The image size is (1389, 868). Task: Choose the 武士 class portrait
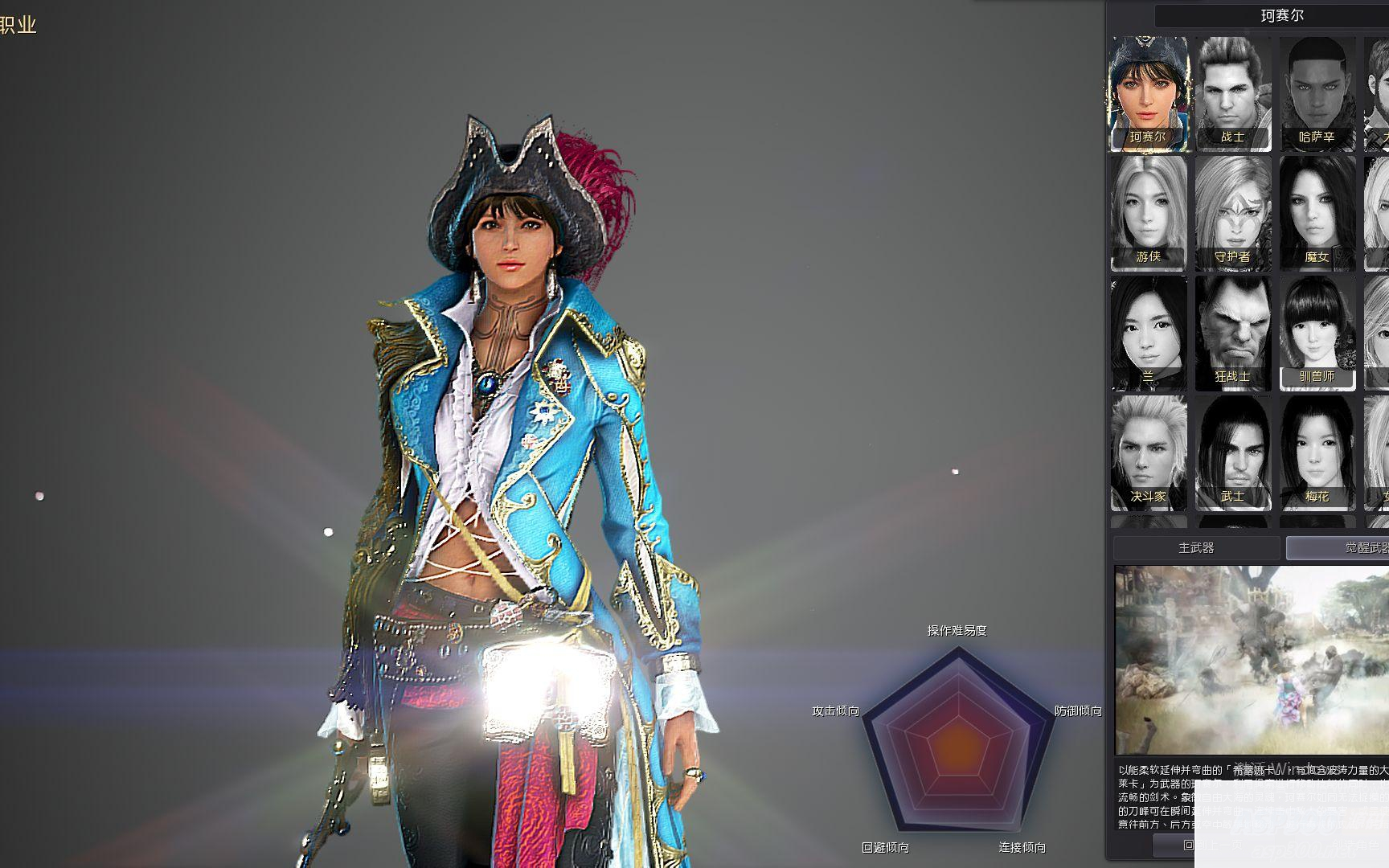(x=1233, y=452)
